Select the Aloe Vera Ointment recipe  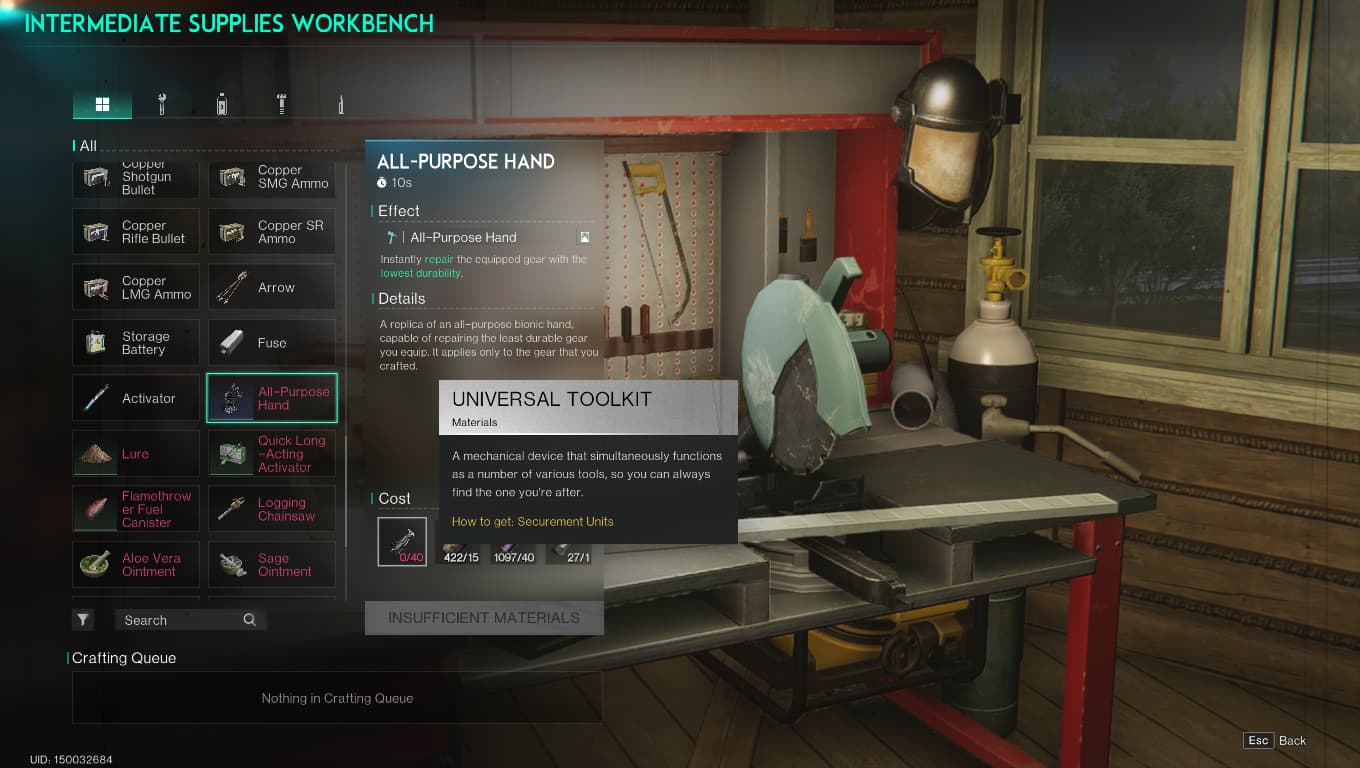point(136,565)
